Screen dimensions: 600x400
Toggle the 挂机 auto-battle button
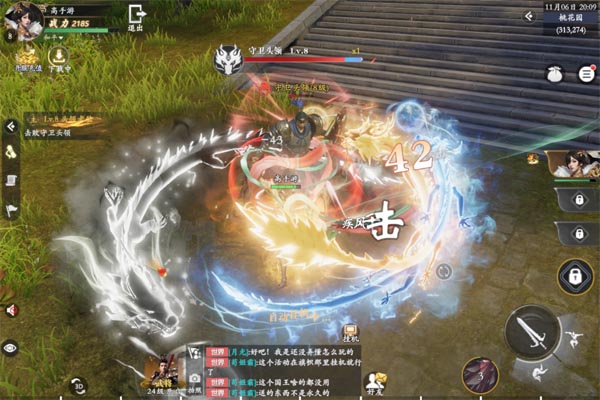(351, 335)
